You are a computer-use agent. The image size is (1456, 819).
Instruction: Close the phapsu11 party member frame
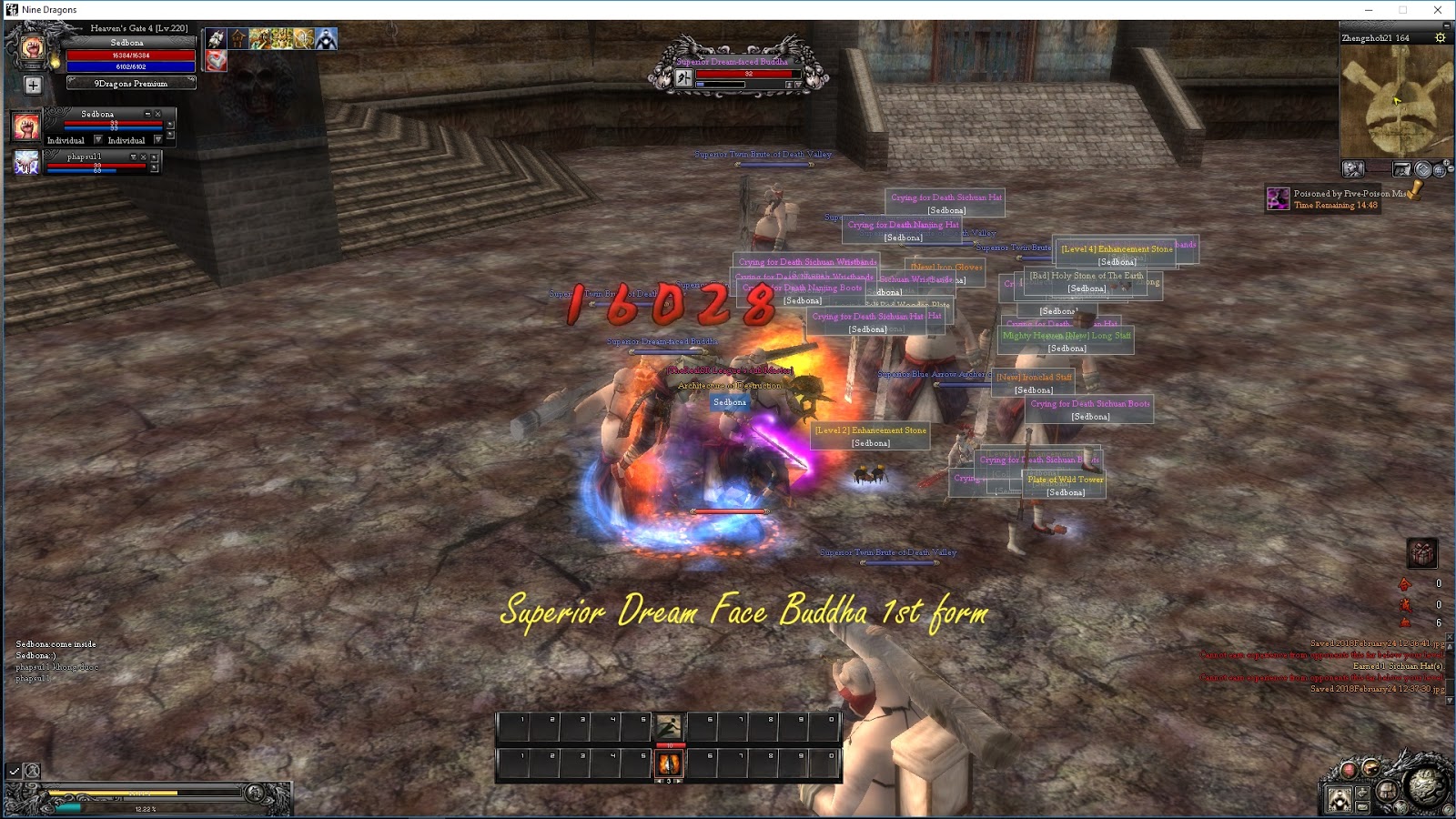coord(144,157)
